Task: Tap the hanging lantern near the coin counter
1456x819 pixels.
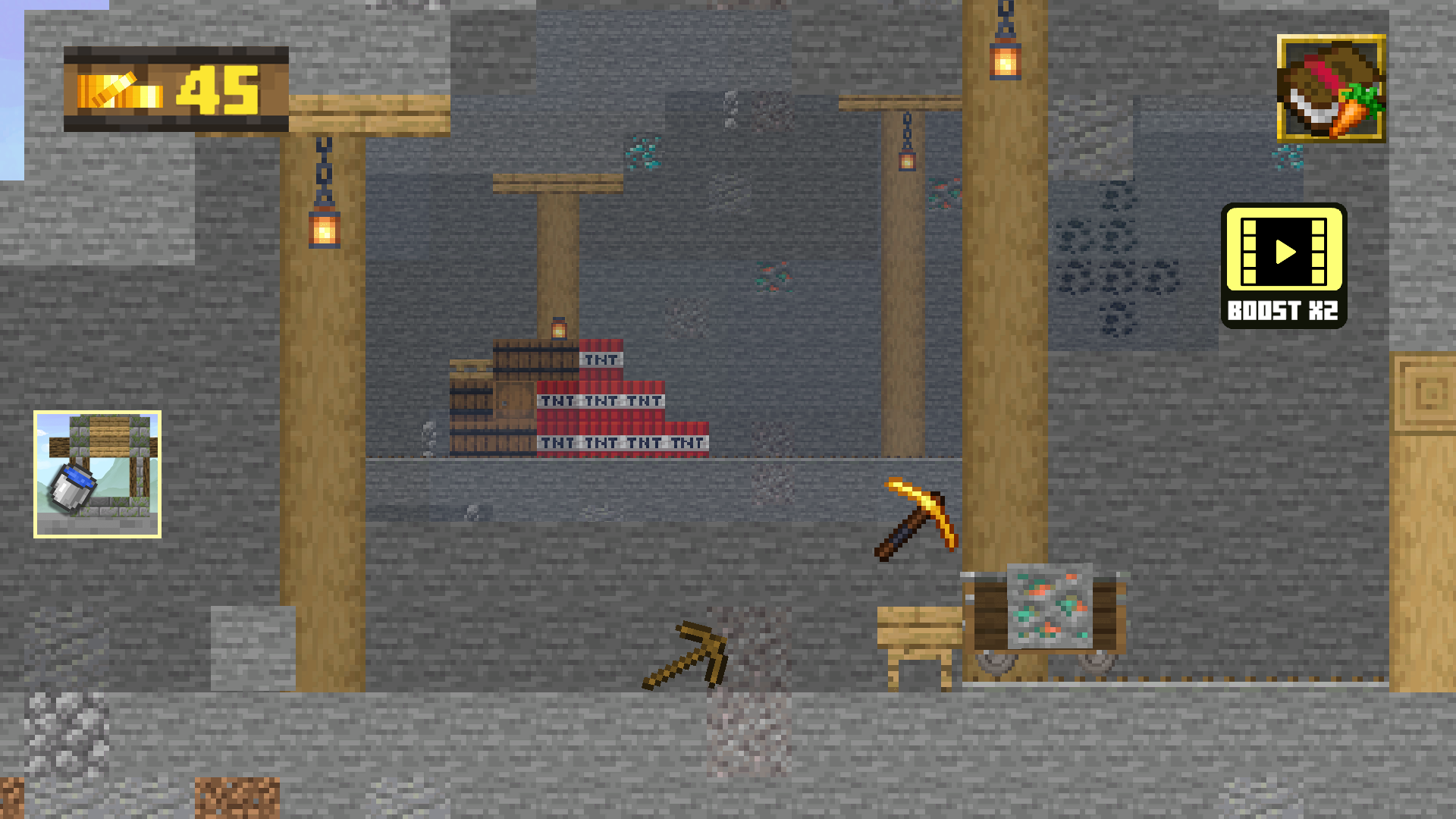Action: (325, 225)
